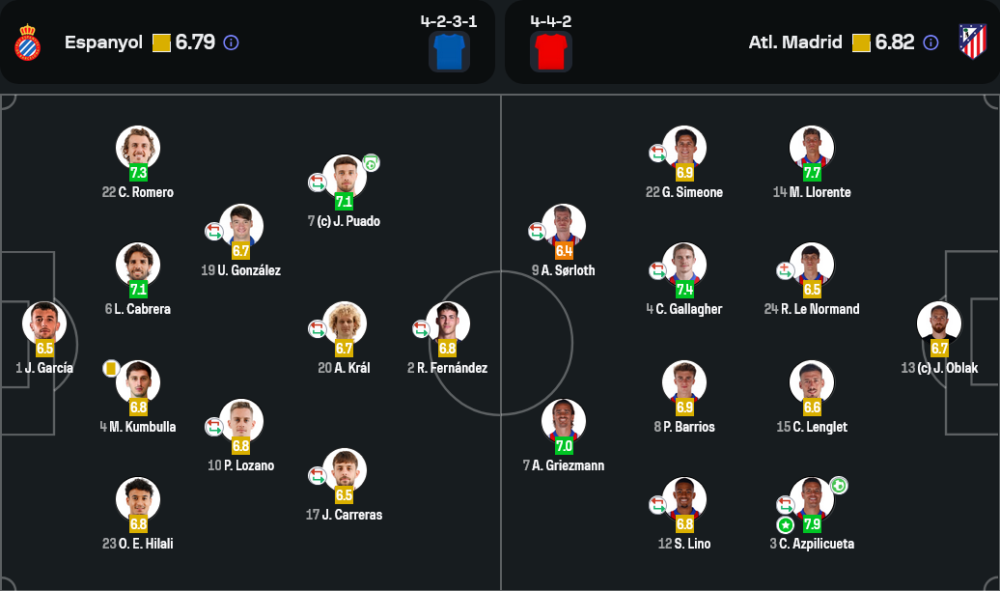Screen dimensions: 1000x591
Task: Open goalkeeper J. García's player card
Action: click(x=44, y=324)
